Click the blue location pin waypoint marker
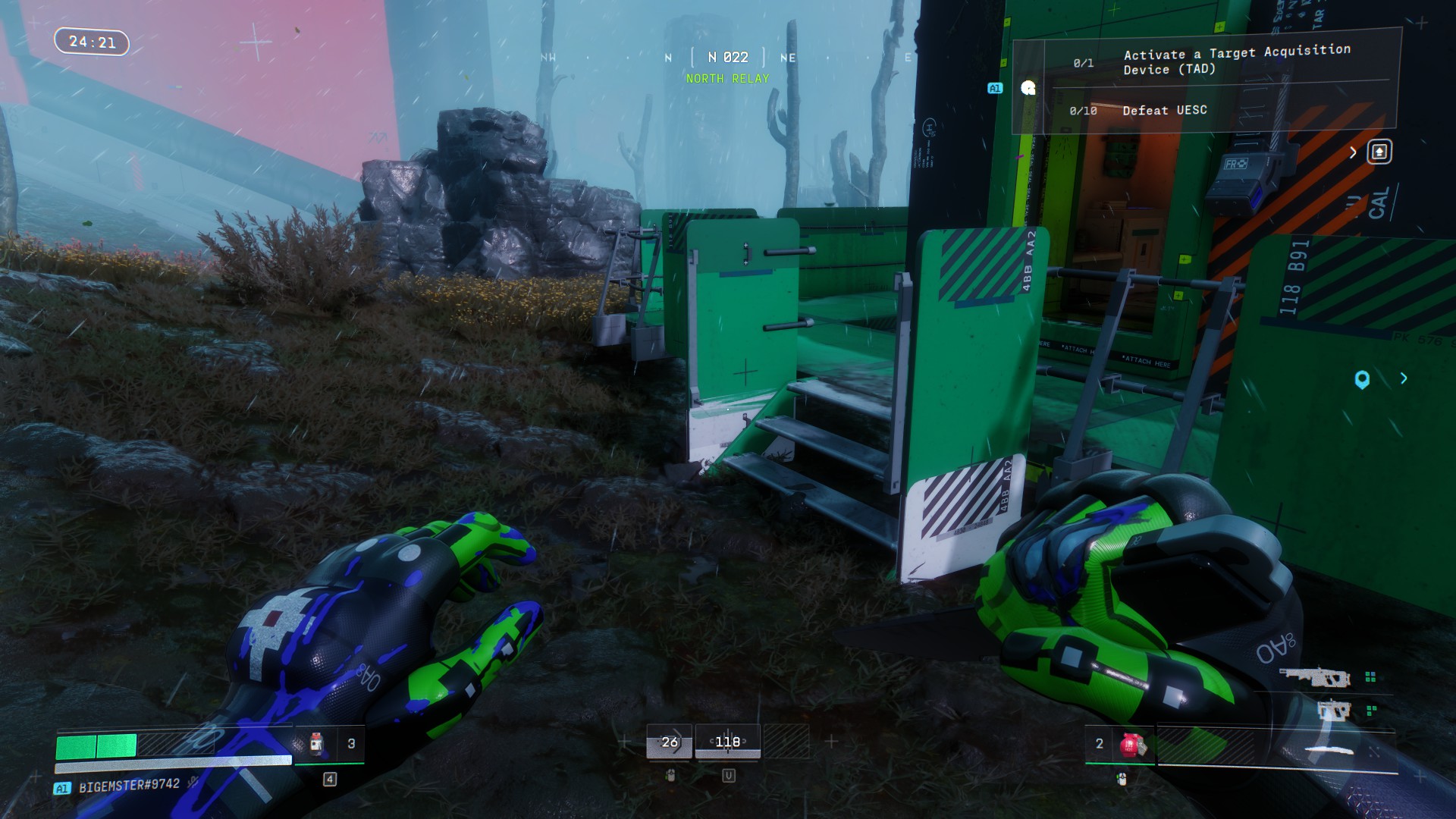Viewport: 1456px width, 819px height. (1362, 379)
